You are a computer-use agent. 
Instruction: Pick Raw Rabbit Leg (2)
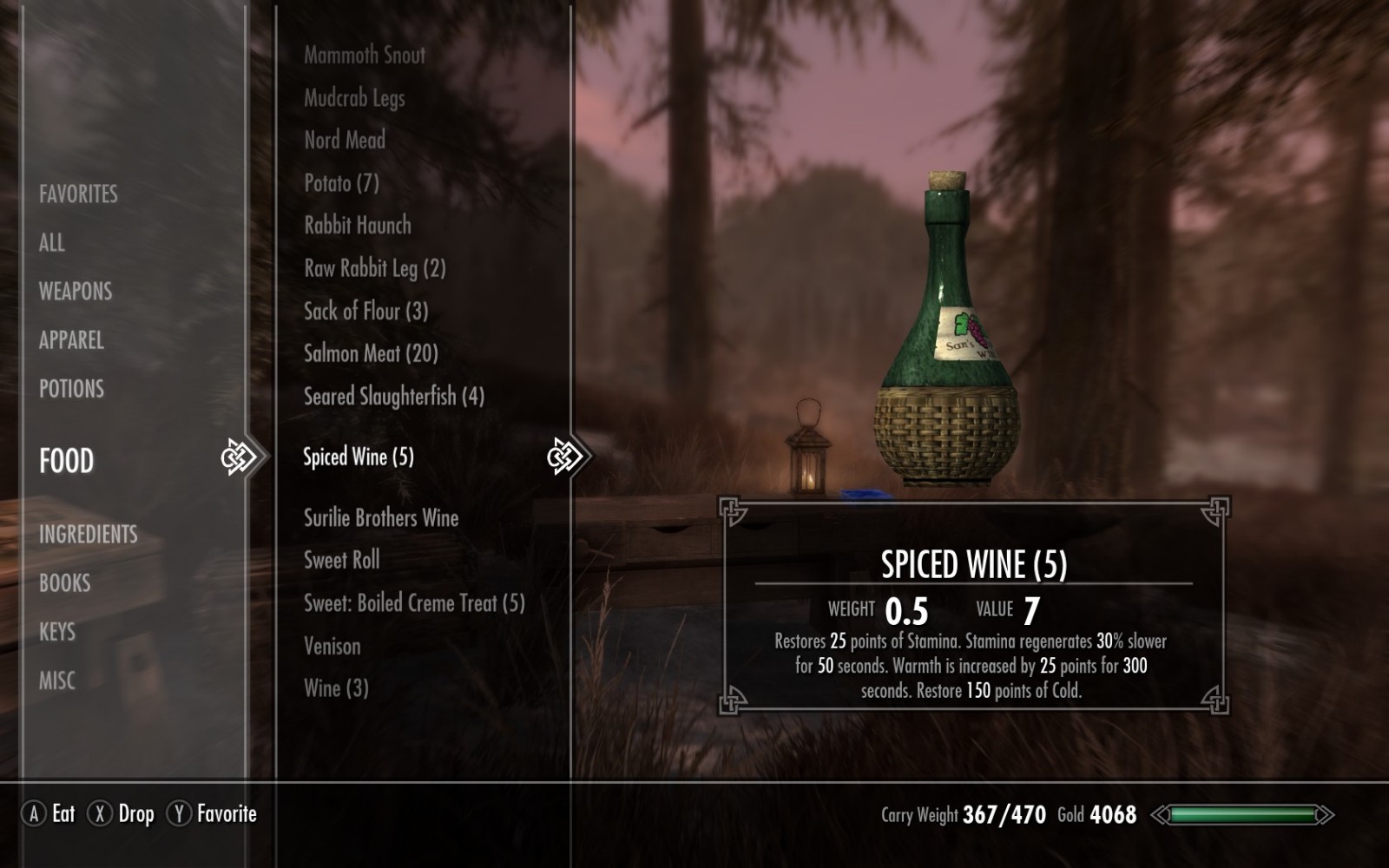point(374,268)
